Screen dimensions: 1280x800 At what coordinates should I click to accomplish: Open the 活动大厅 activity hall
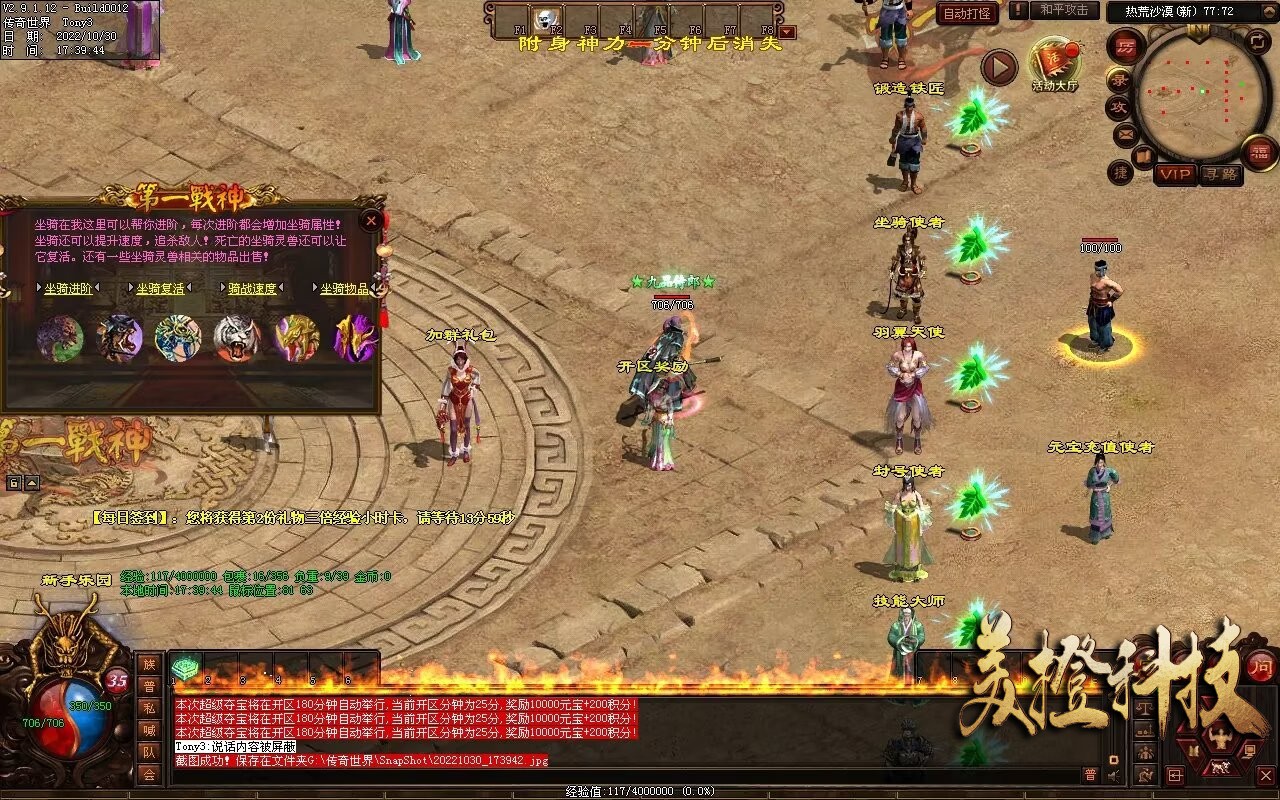(1055, 66)
